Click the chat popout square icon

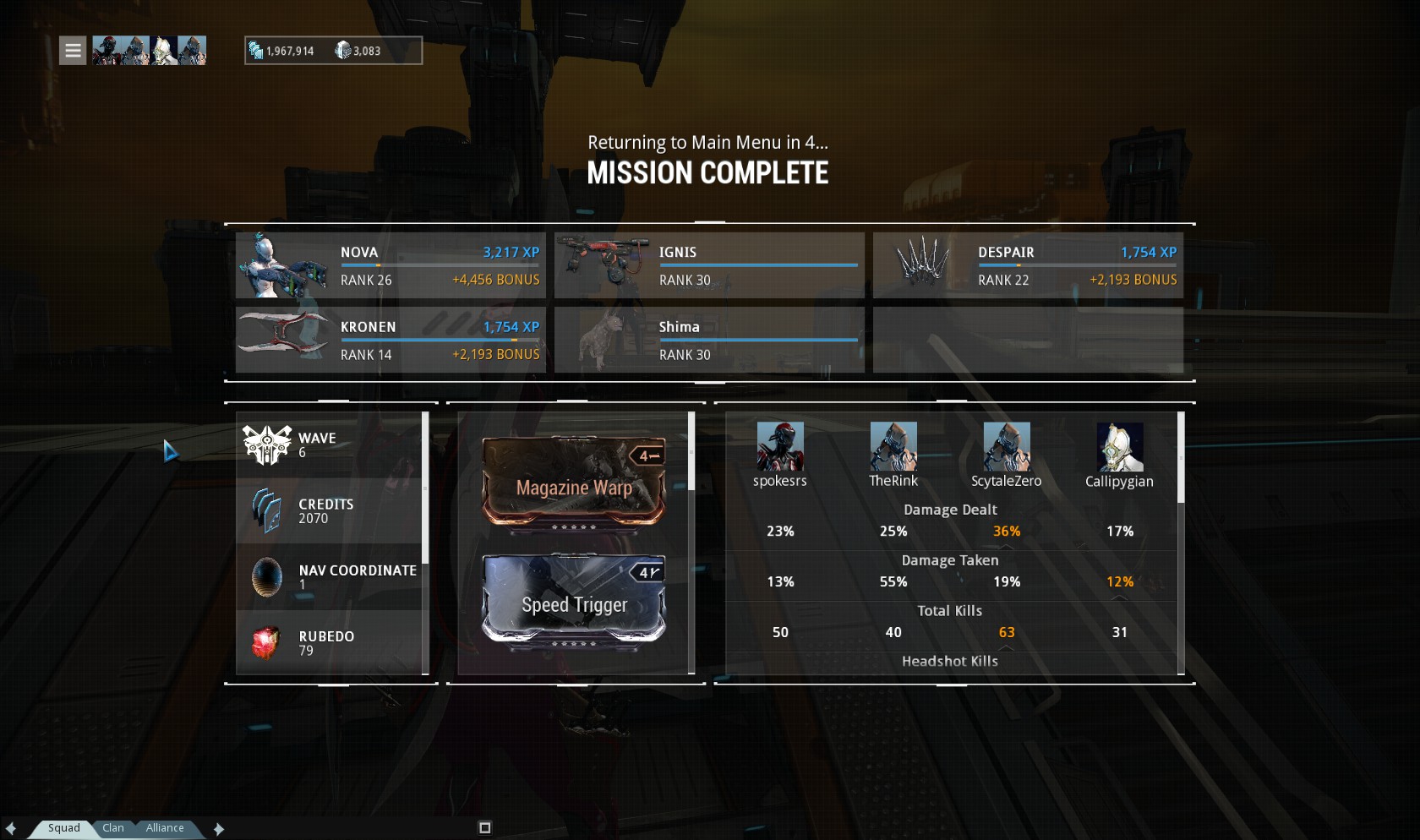pyautogui.click(x=485, y=828)
